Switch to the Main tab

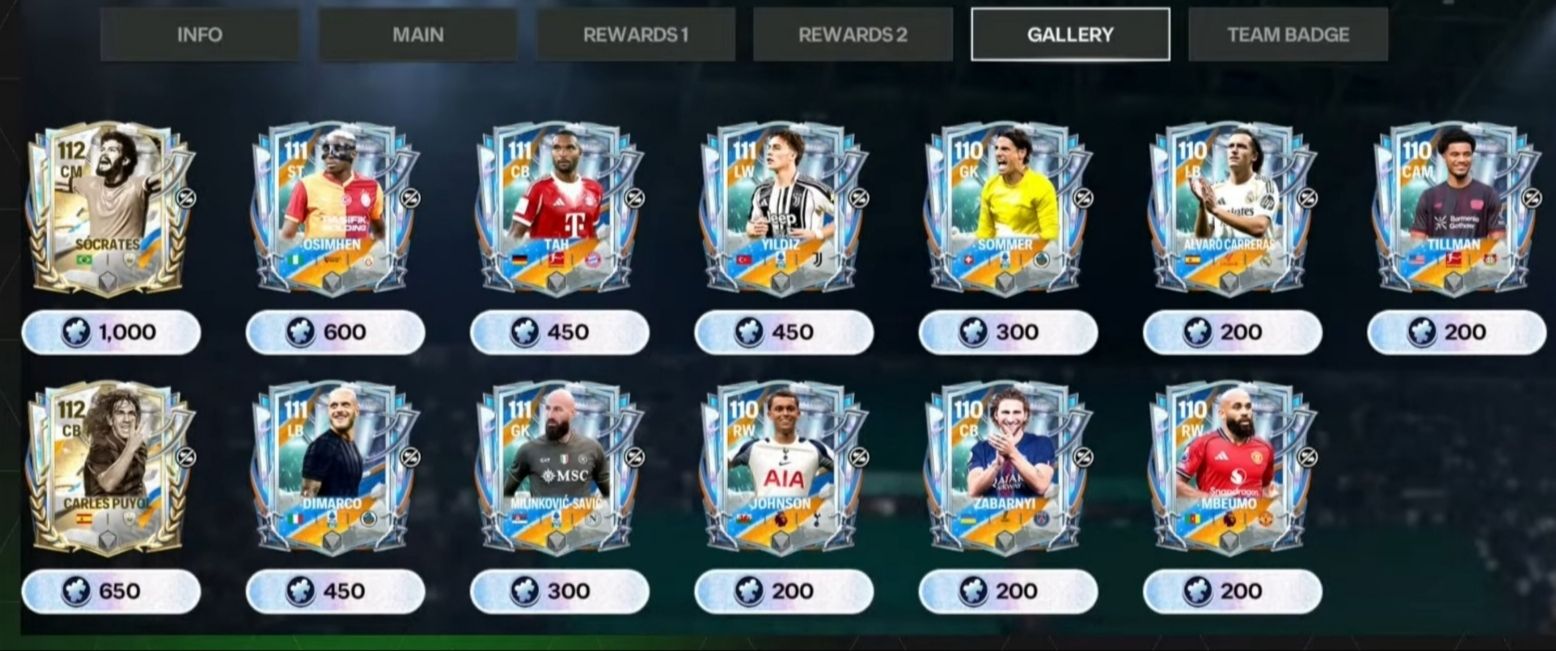coord(418,35)
